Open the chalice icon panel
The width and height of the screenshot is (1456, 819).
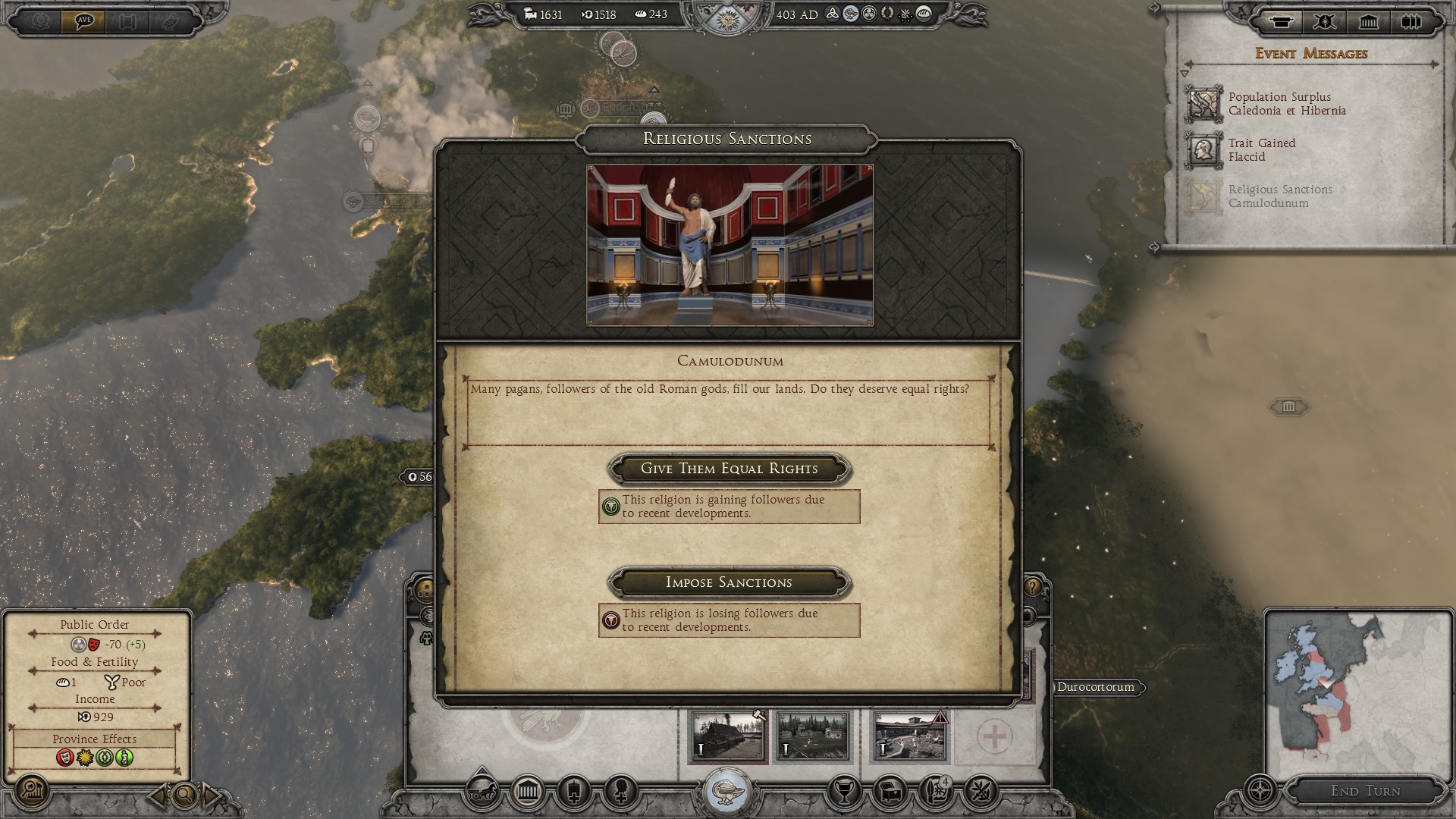[843, 792]
